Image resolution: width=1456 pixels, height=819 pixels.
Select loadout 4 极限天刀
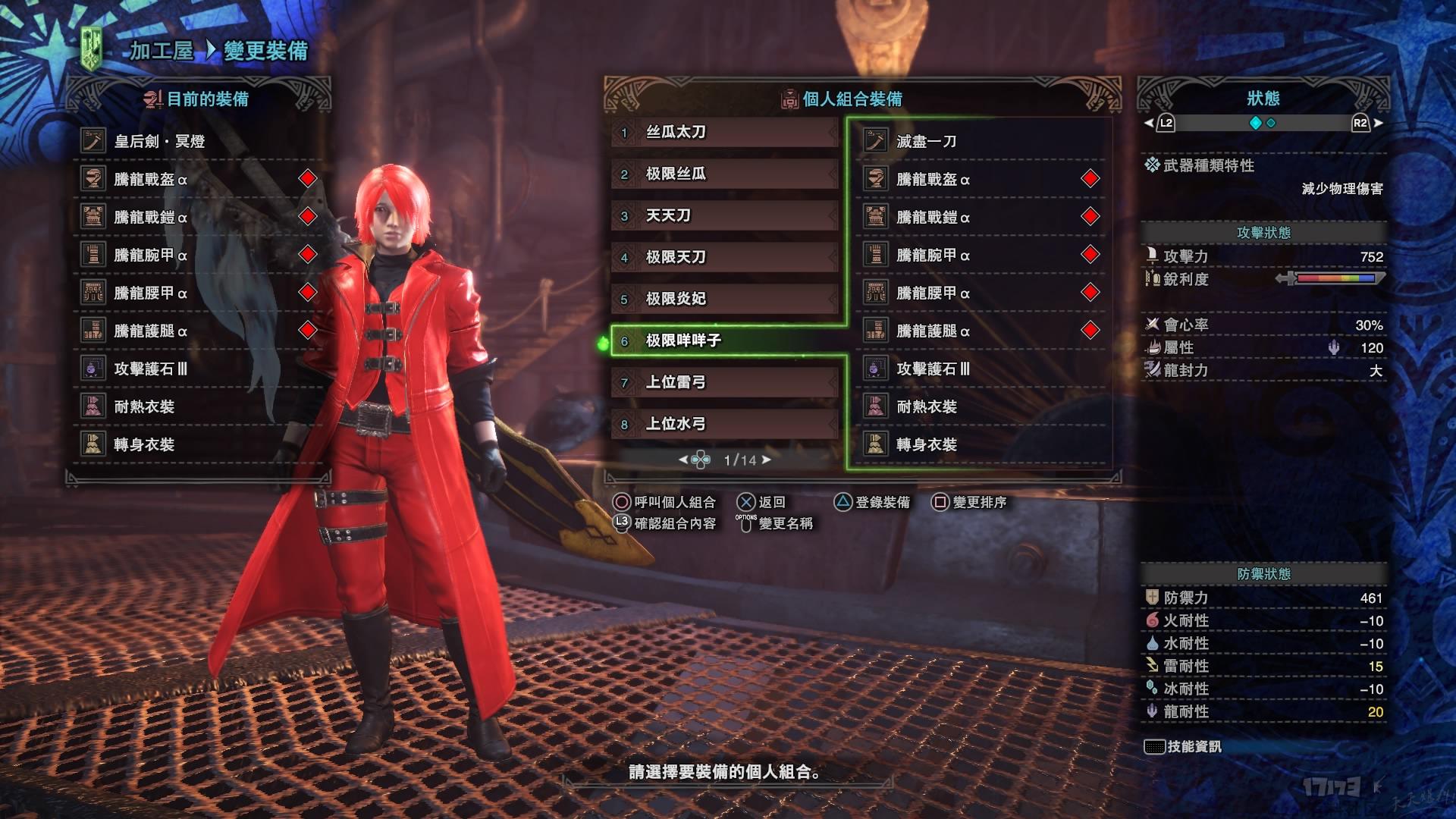coord(724,258)
